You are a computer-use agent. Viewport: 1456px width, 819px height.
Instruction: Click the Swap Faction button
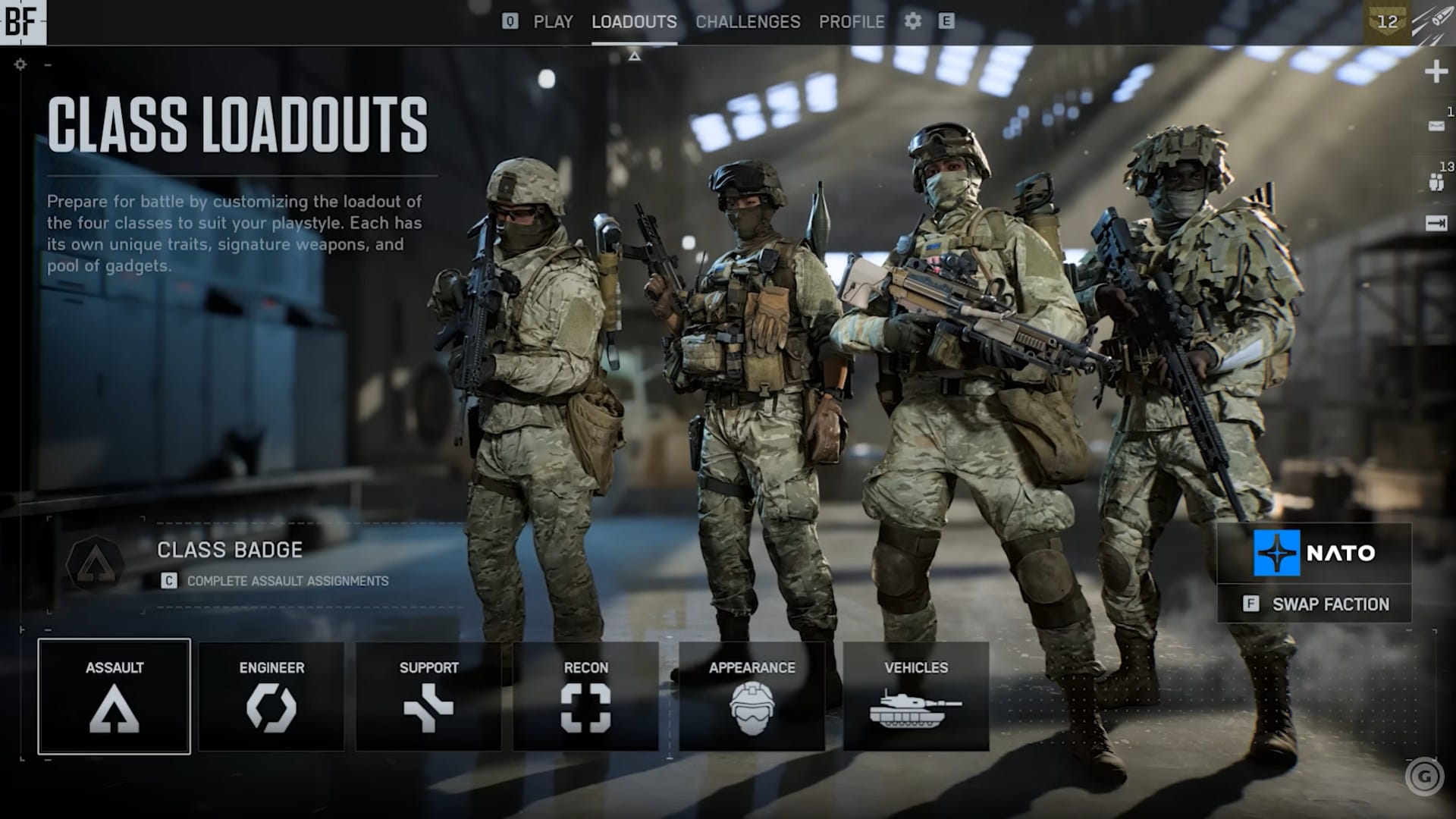1314,604
